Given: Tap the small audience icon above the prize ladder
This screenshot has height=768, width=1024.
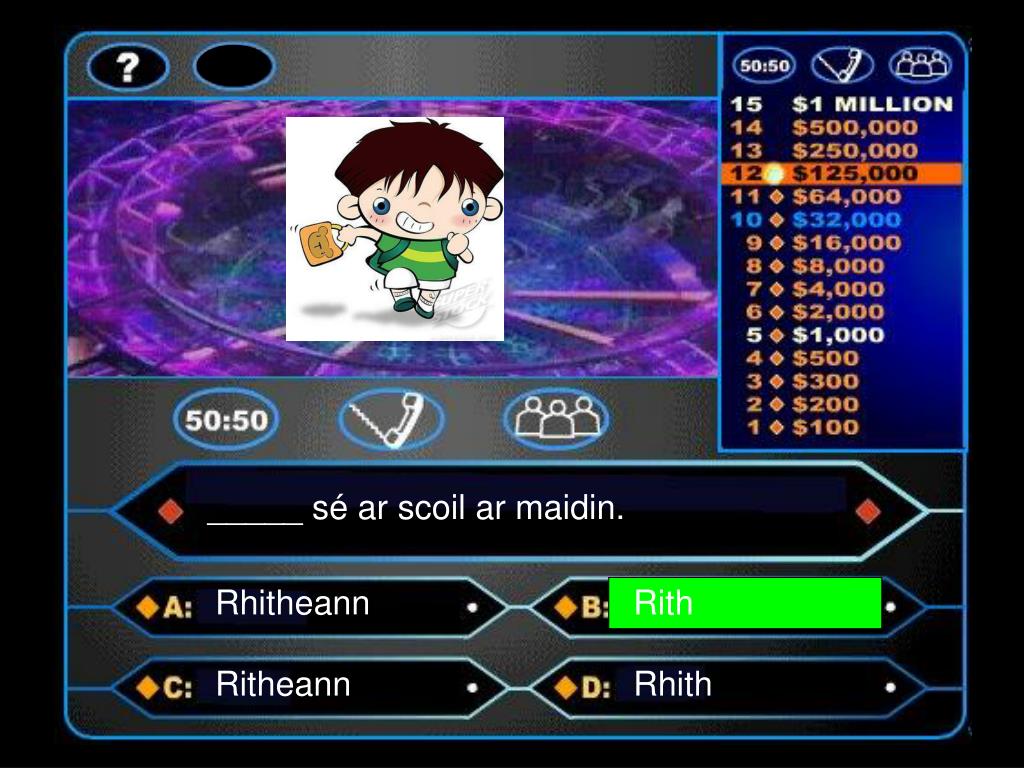Looking at the screenshot, I should point(920,66).
